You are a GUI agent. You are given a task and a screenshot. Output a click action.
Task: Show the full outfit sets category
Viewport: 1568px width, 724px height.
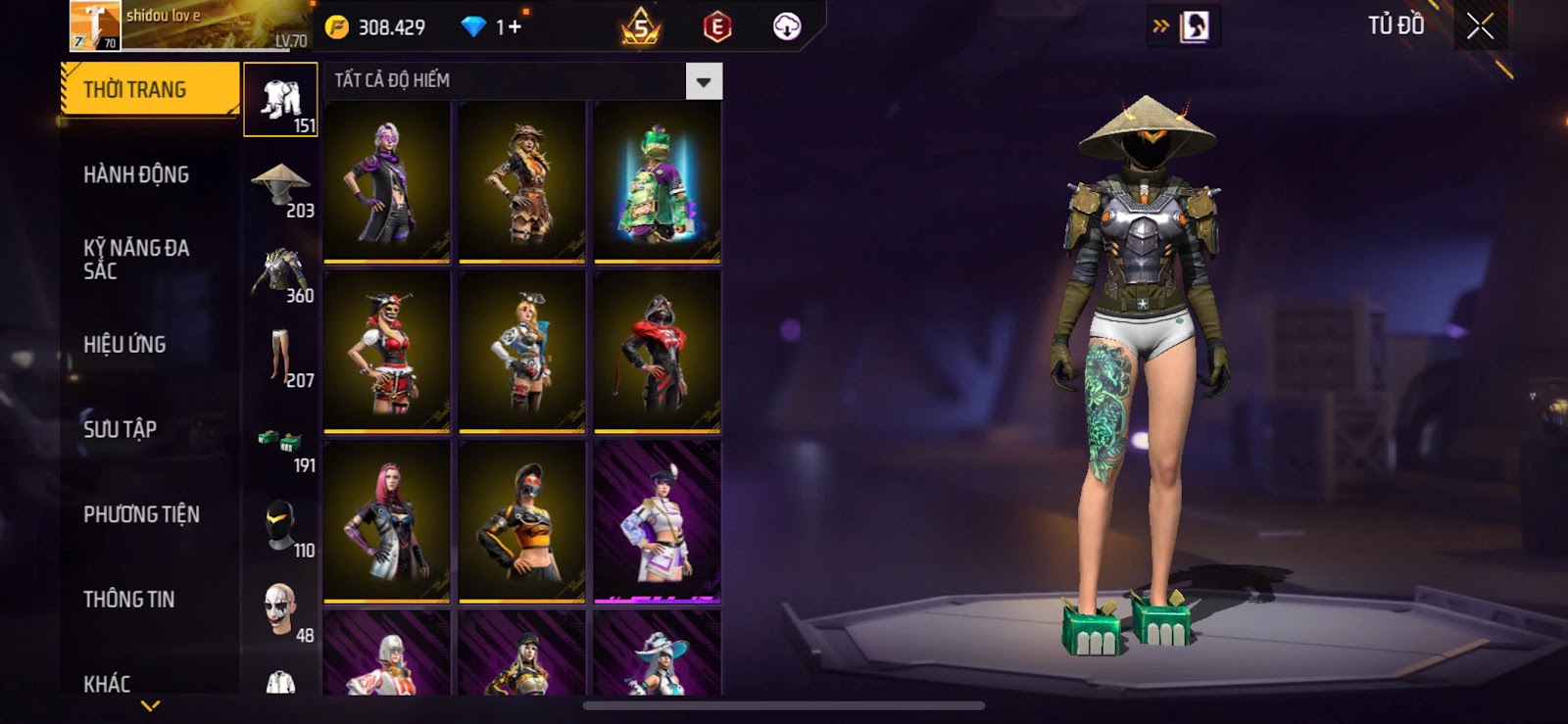(x=280, y=100)
